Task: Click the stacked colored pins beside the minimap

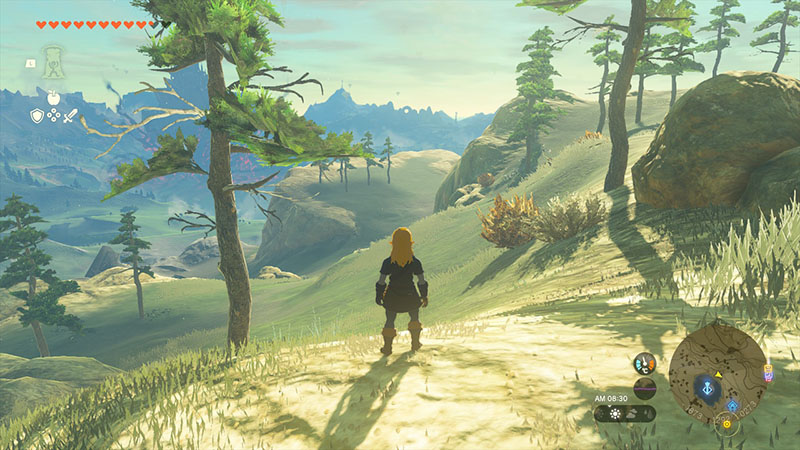Action: [x=768, y=372]
